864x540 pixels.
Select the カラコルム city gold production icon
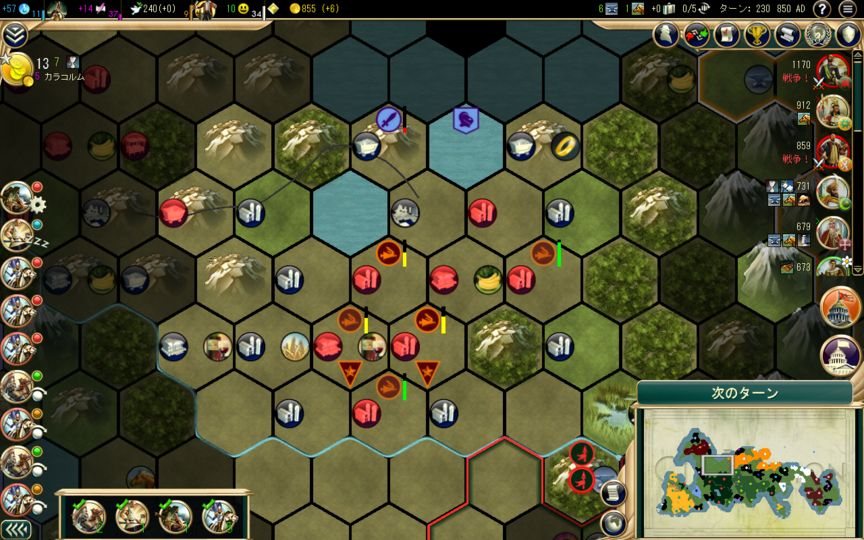pyautogui.click(x=18, y=69)
